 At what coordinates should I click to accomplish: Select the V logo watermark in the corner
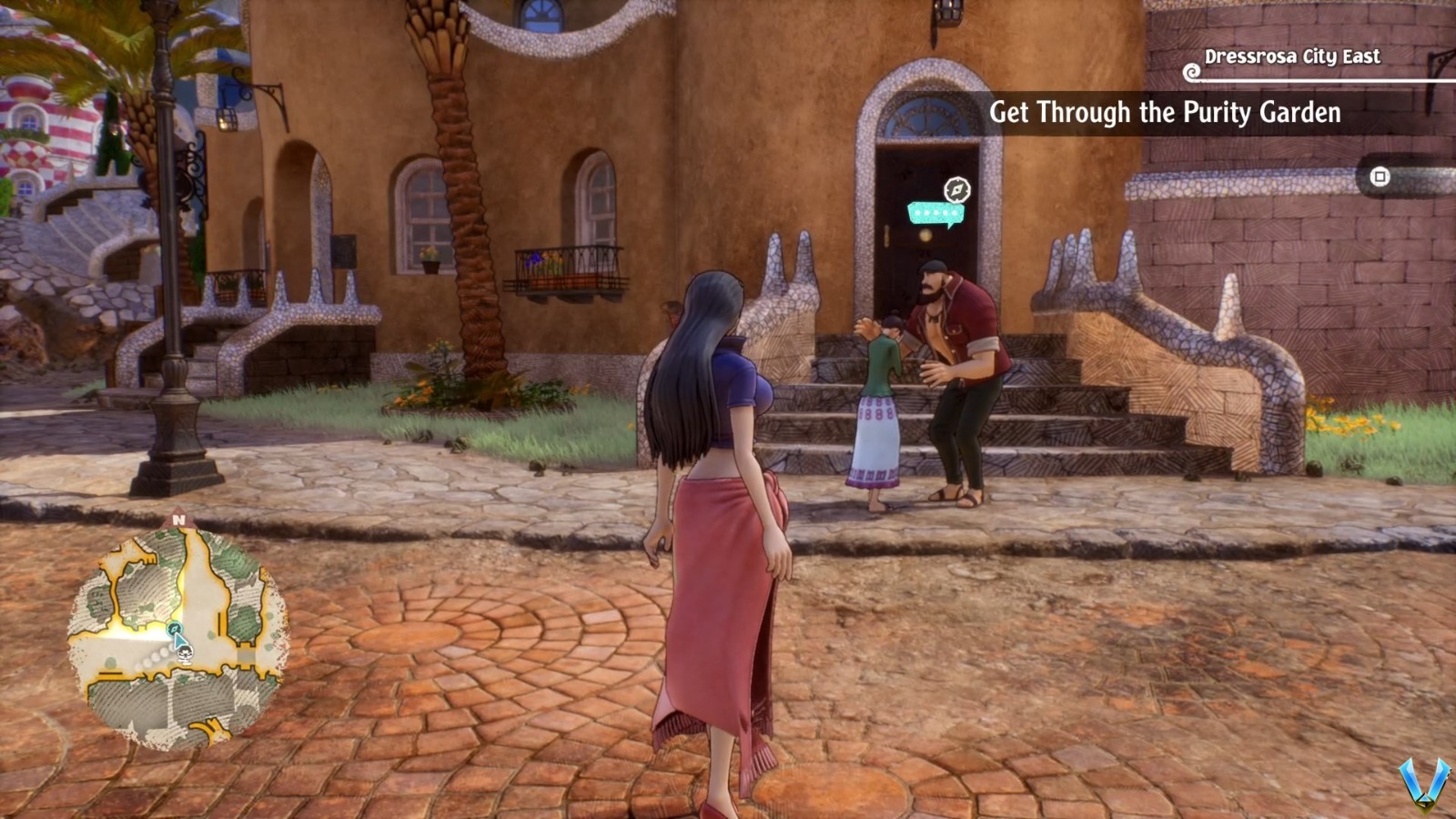pos(1424,784)
